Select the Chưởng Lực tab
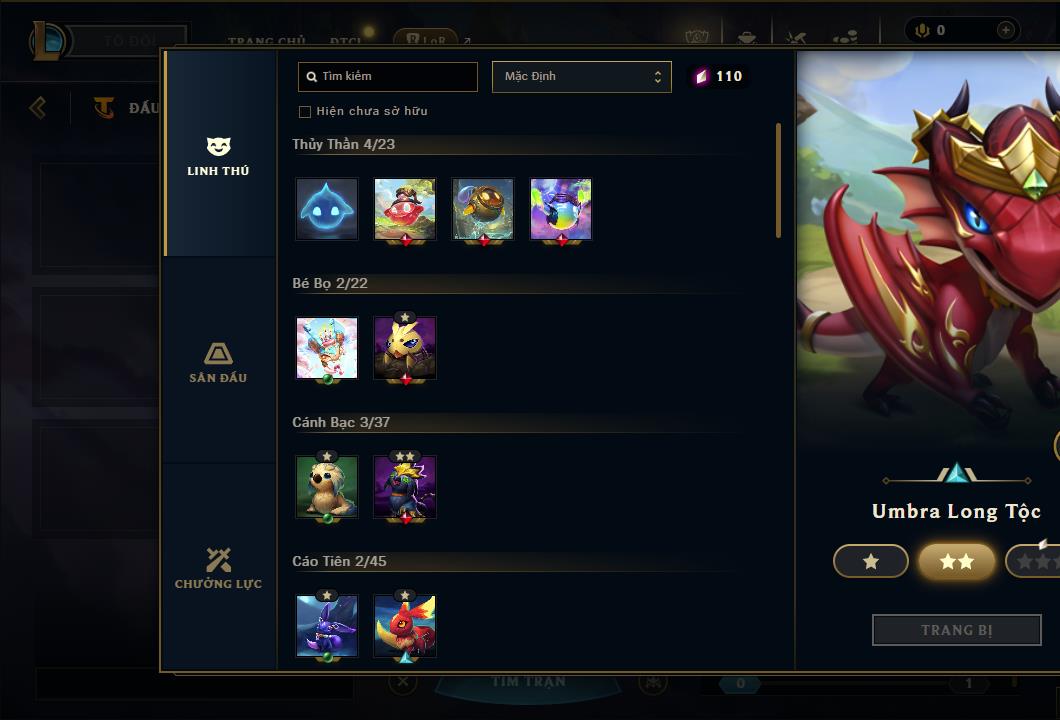The width and height of the screenshot is (1060, 720). tap(218, 568)
